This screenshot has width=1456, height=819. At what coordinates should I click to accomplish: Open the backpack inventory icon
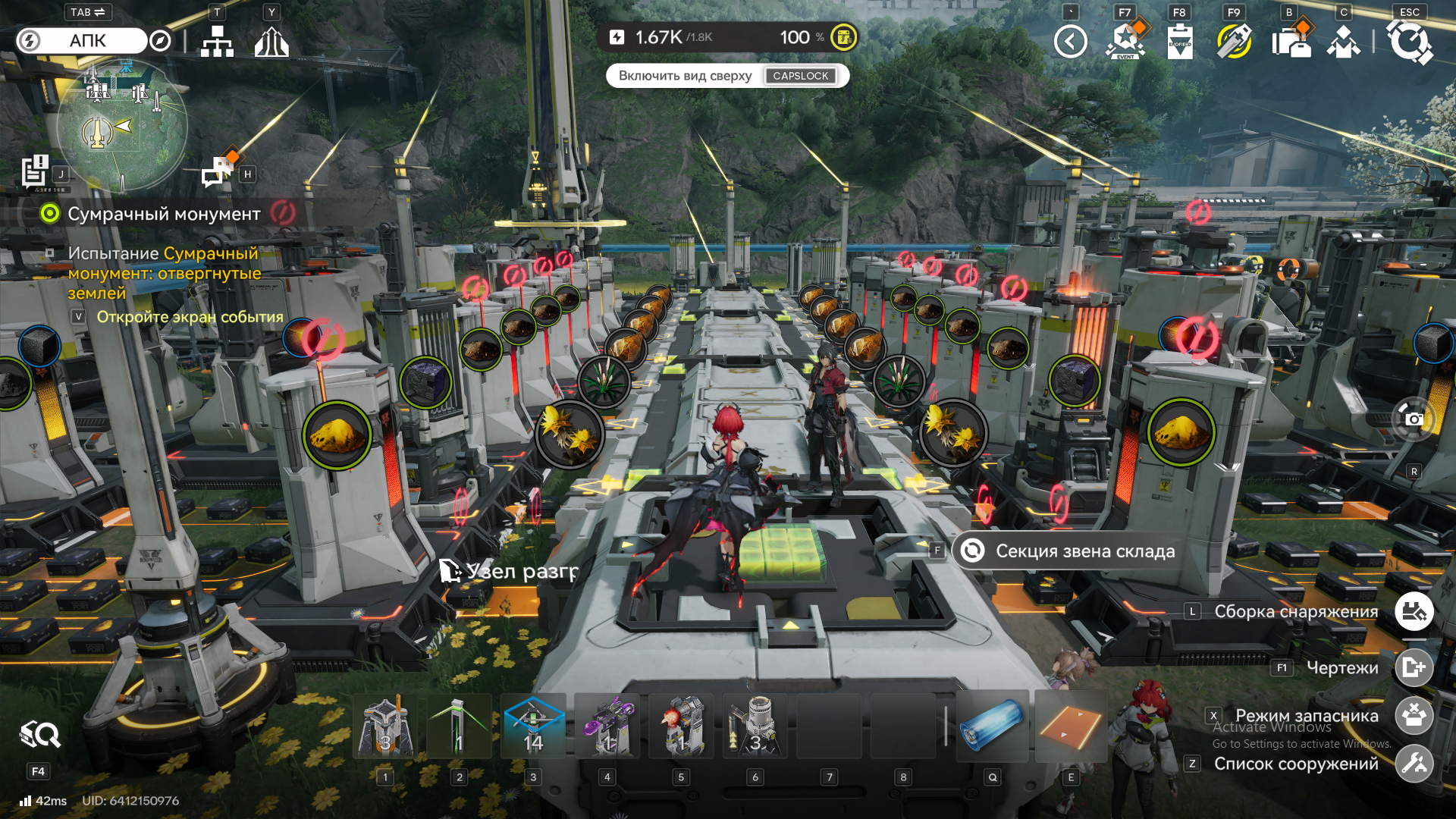pos(1290,42)
